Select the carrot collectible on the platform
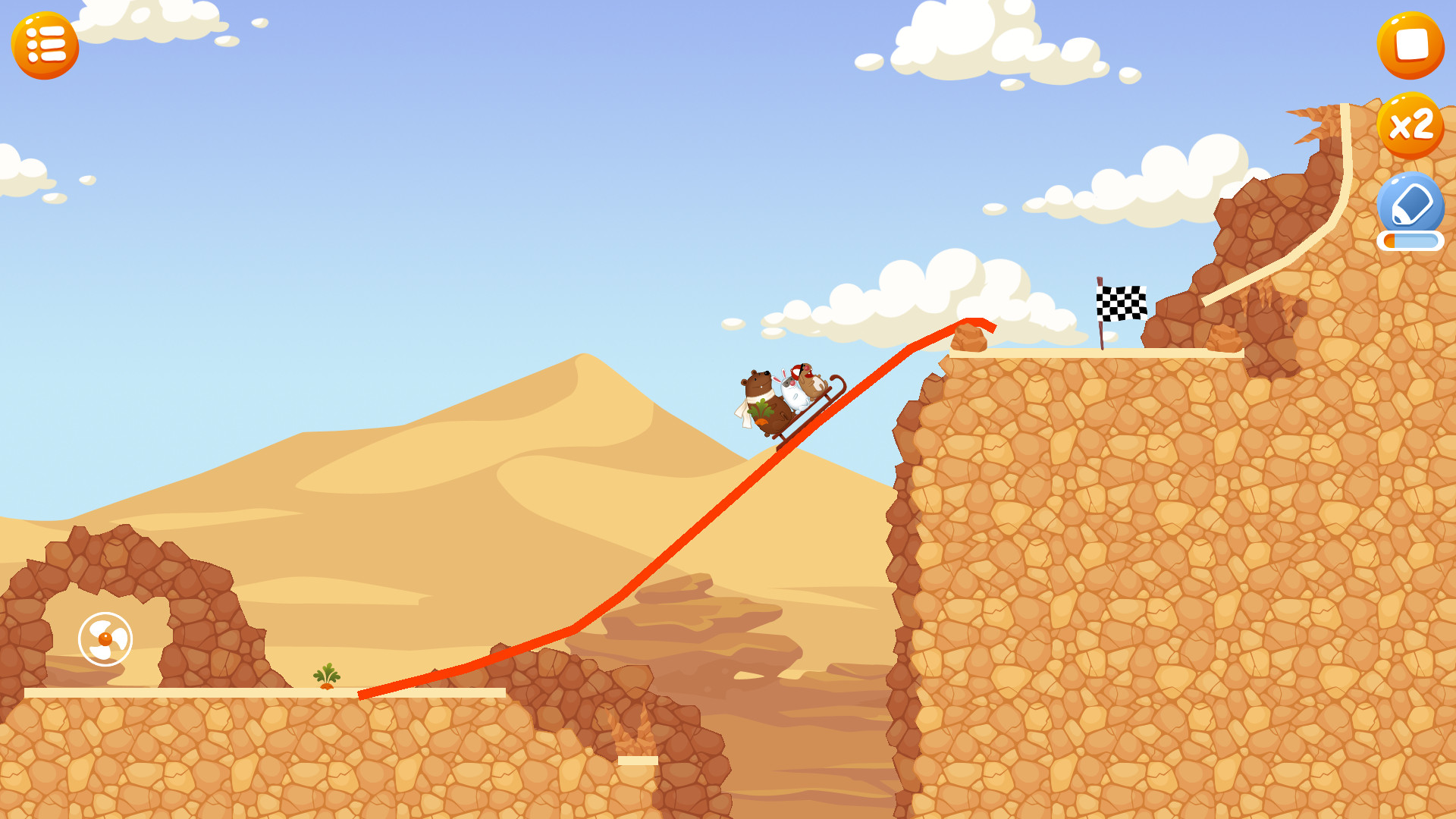1456x819 pixels. point(326,677)
